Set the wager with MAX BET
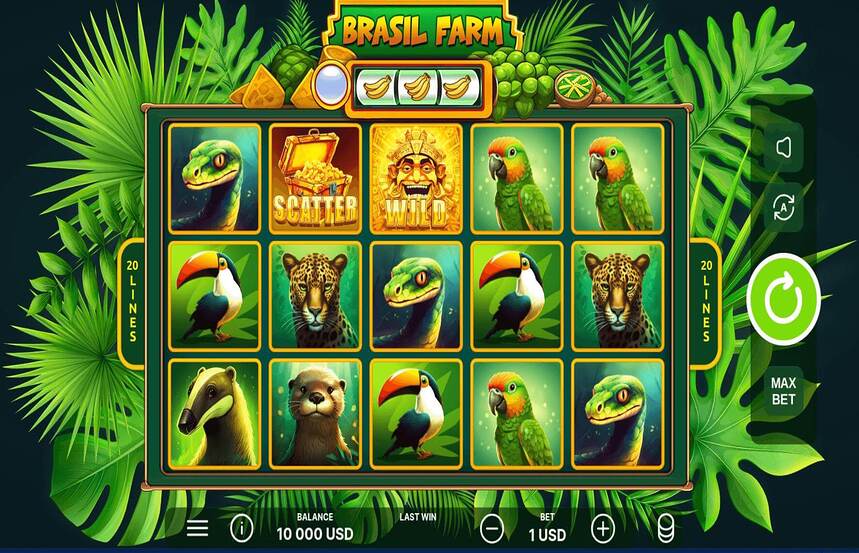 tap(783, 391)
